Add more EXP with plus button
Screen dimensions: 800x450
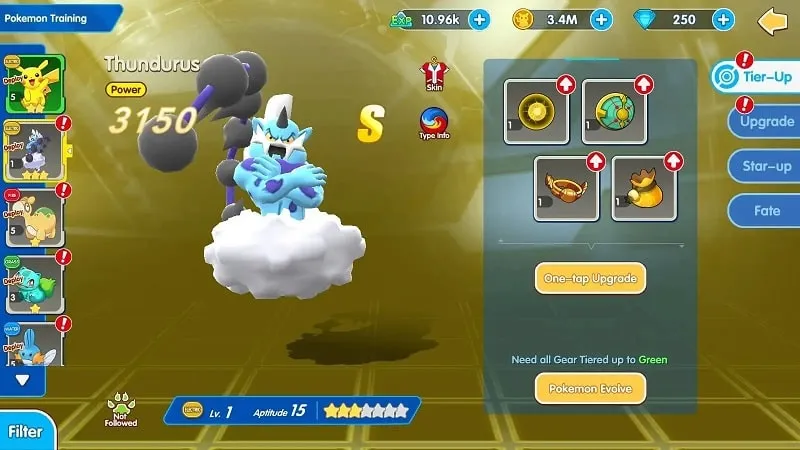click(x=479, y=19)
